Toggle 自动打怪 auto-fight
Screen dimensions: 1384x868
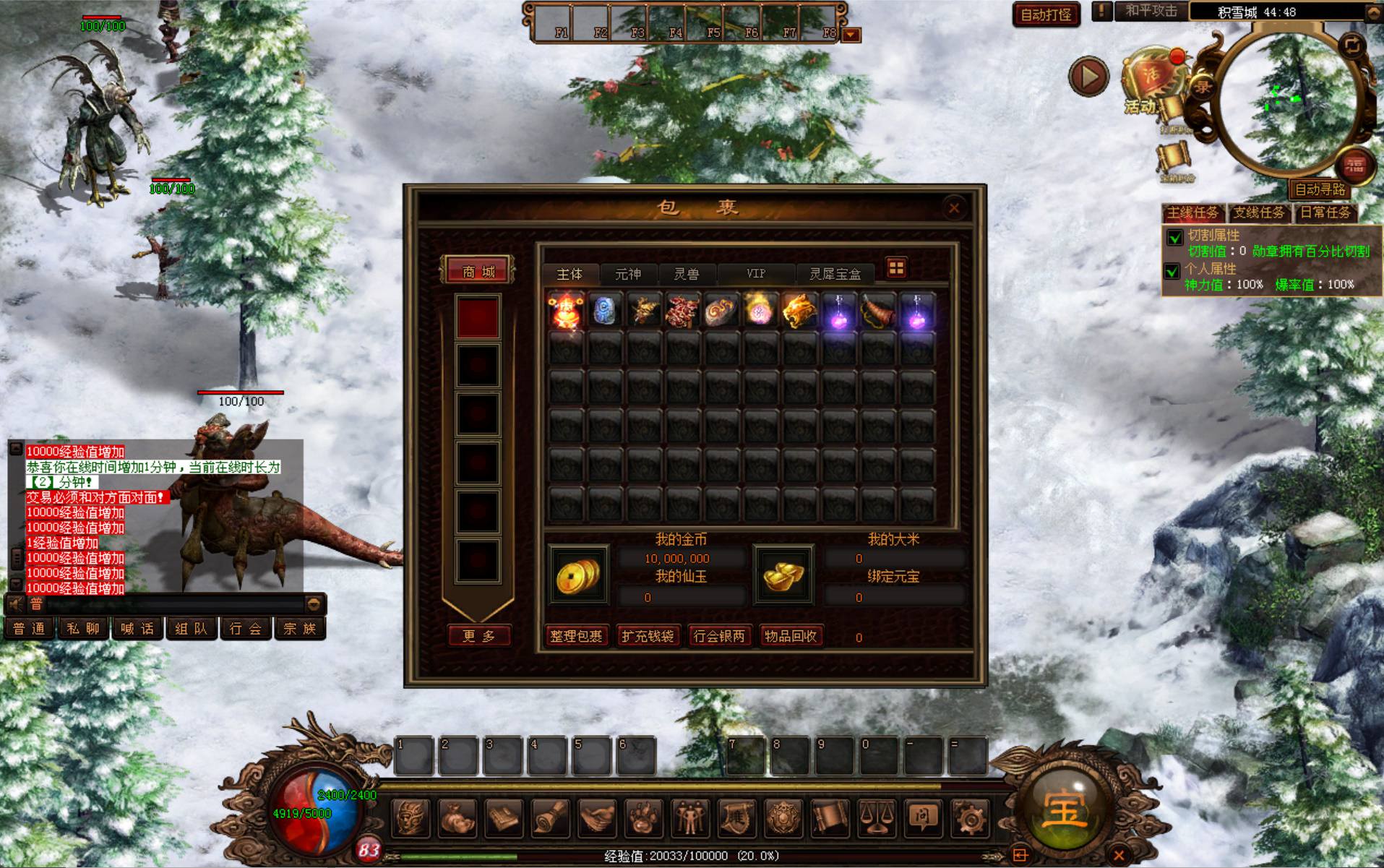coord(1045,14)
